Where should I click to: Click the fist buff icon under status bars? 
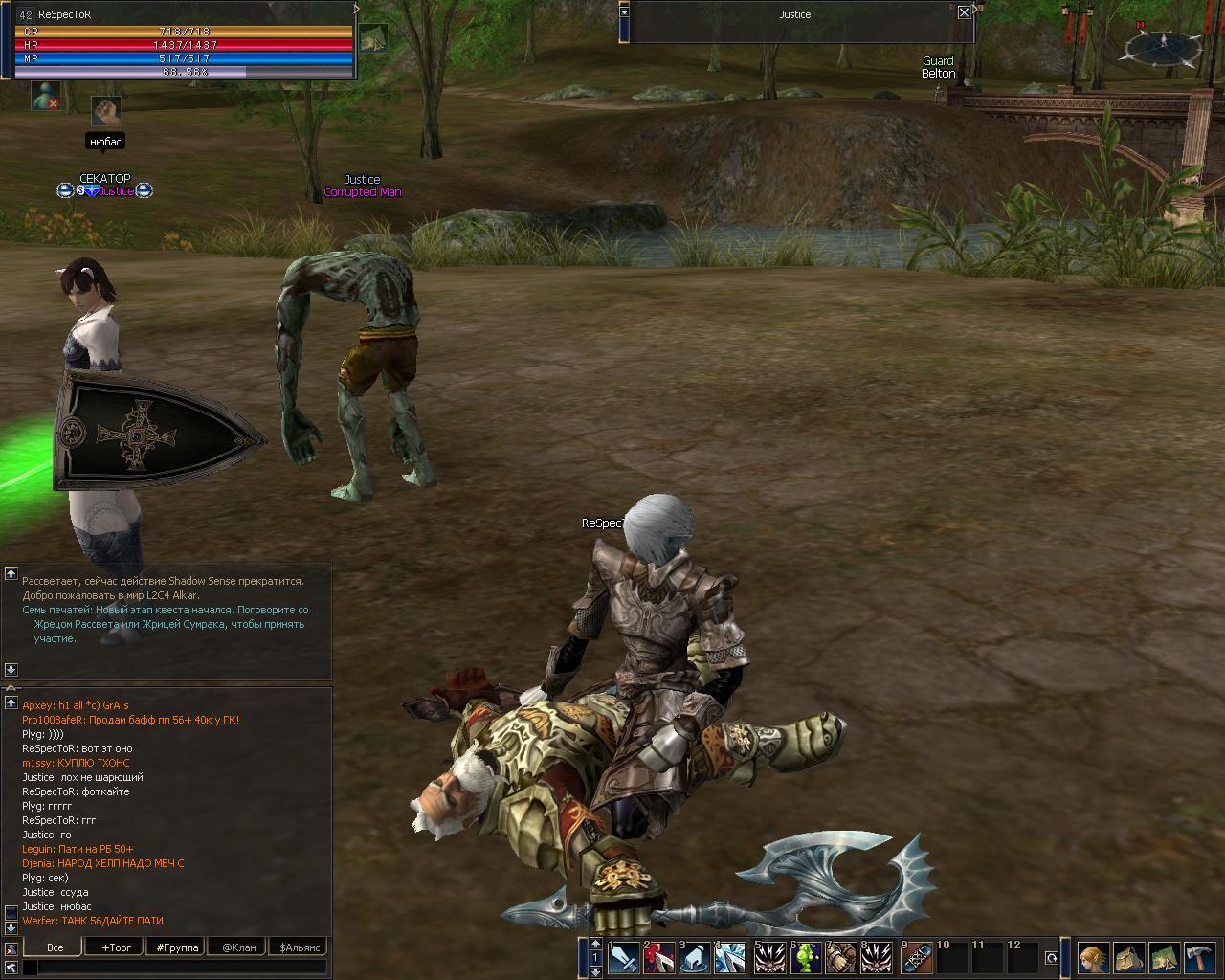click(105, 110)
